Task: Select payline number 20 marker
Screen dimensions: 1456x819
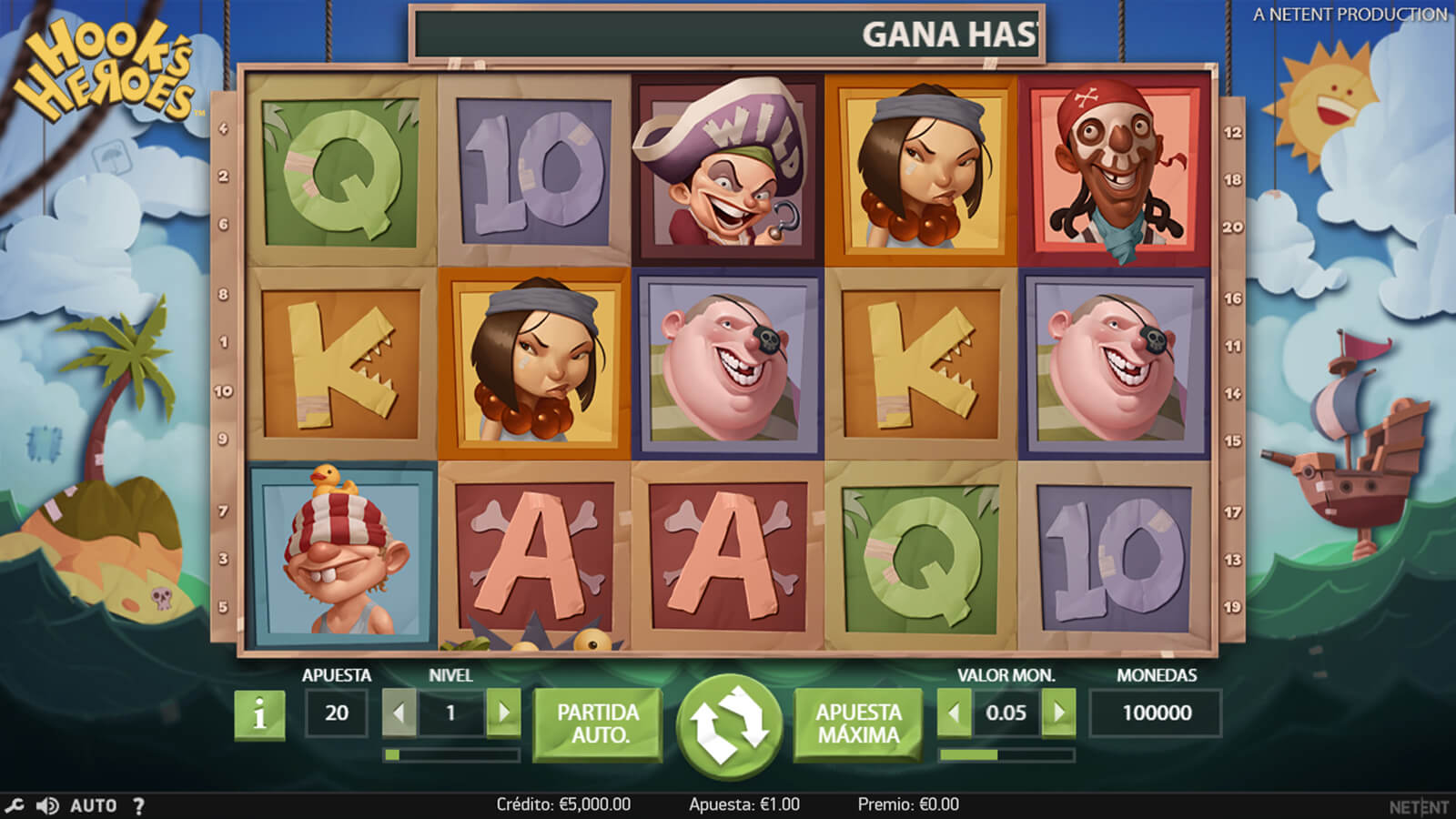Action: click(x=1232, y=227)
